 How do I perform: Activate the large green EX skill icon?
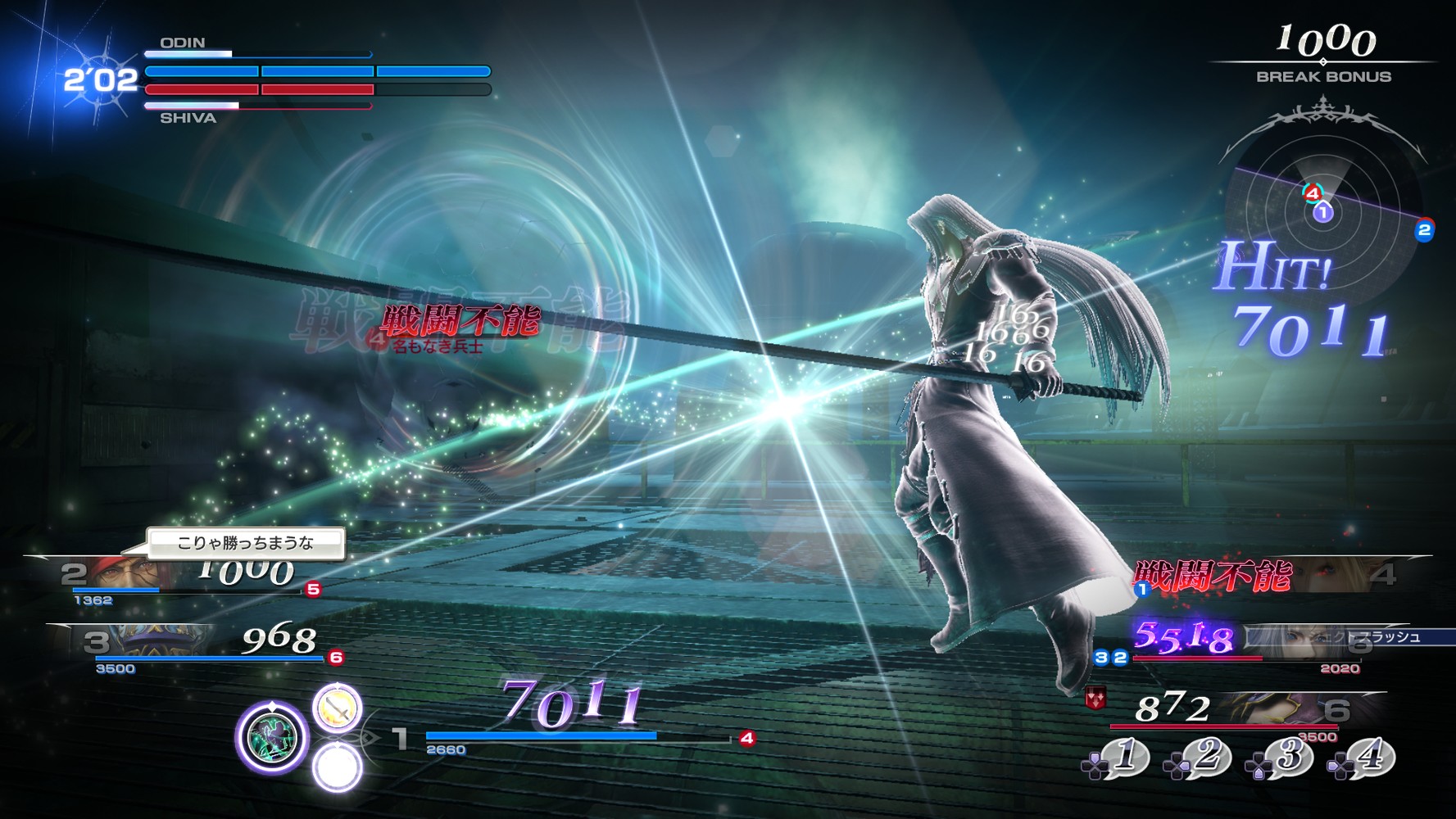click(x=272, y=737)
